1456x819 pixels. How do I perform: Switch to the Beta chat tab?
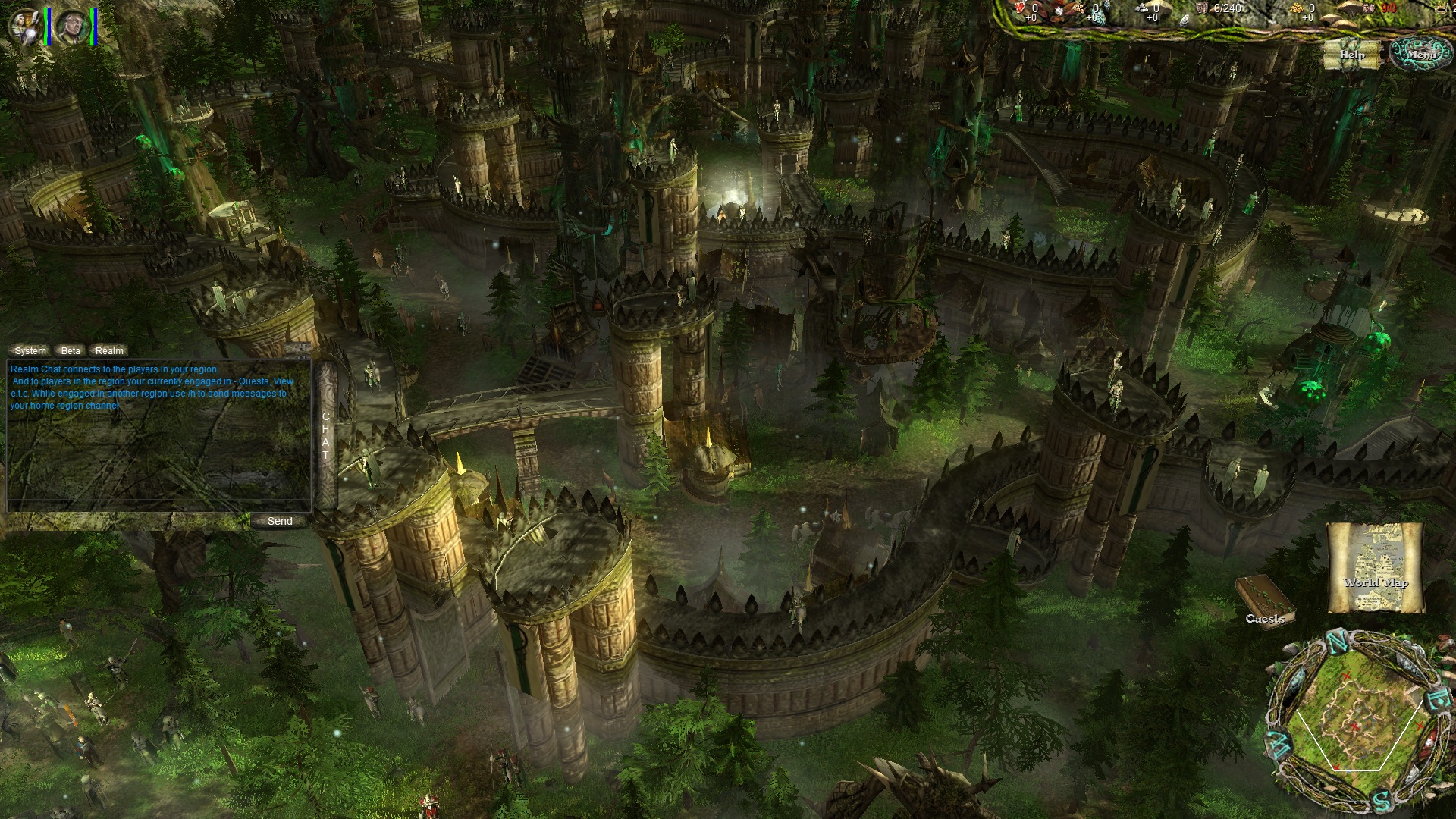[71, 350]
